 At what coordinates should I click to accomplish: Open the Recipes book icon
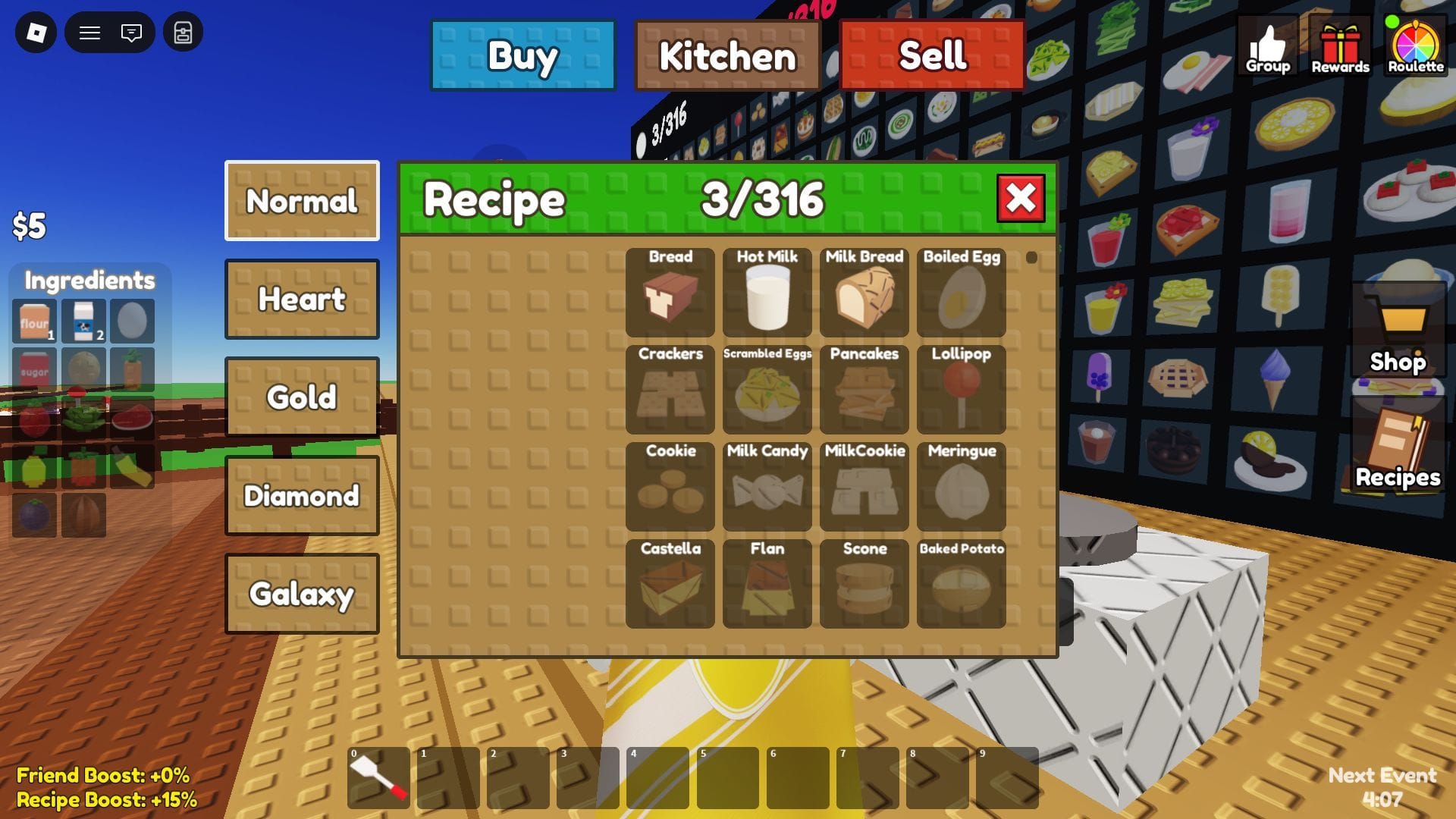[x=1399, y=444]
